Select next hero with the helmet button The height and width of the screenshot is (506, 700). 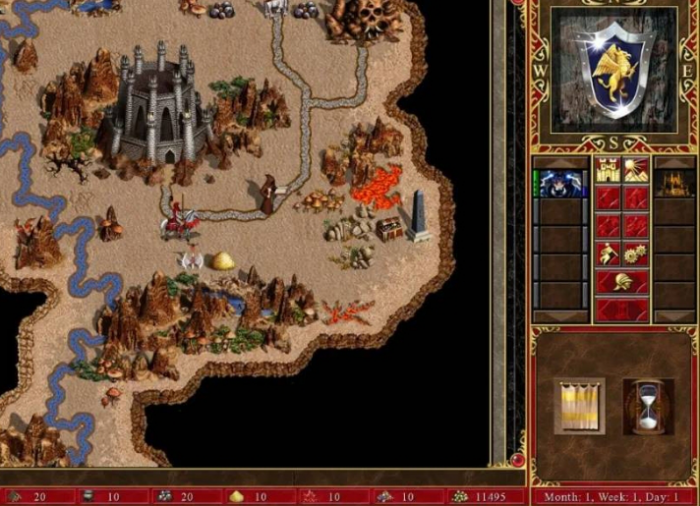point(622,281)
